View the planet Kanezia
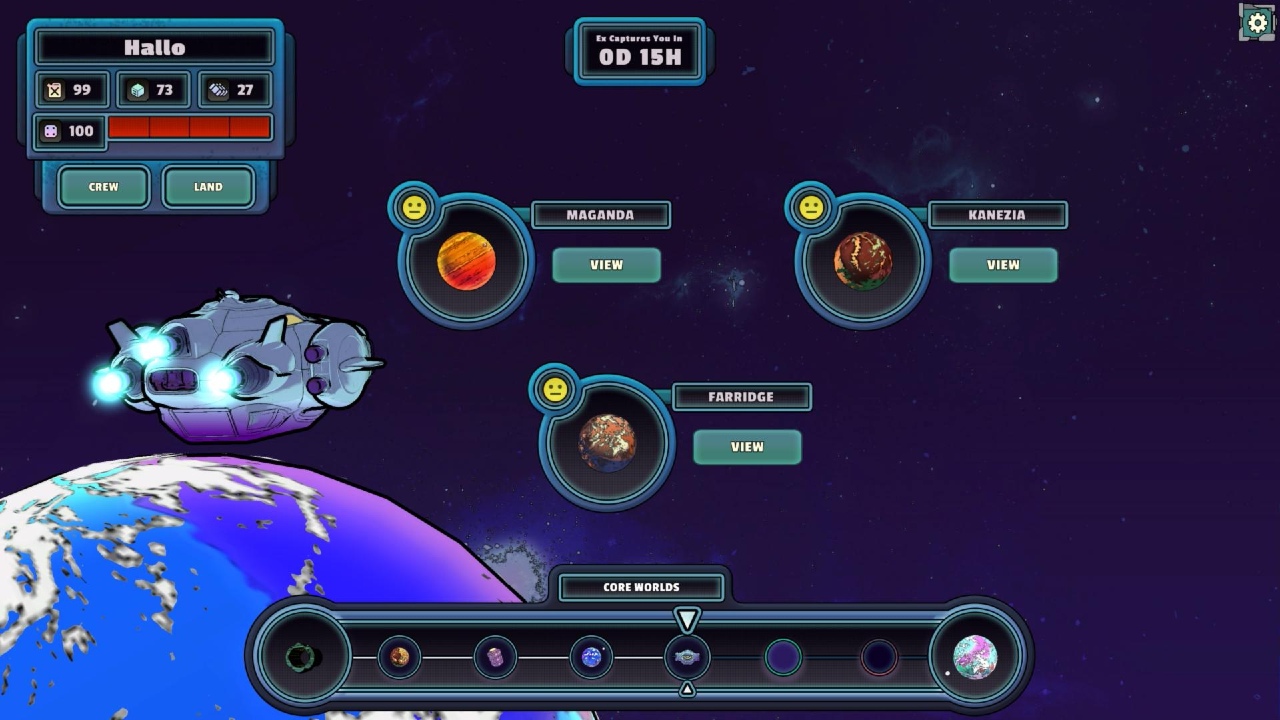The height and width of the screenshot is (720, 1280). [x=1003, y=264]
